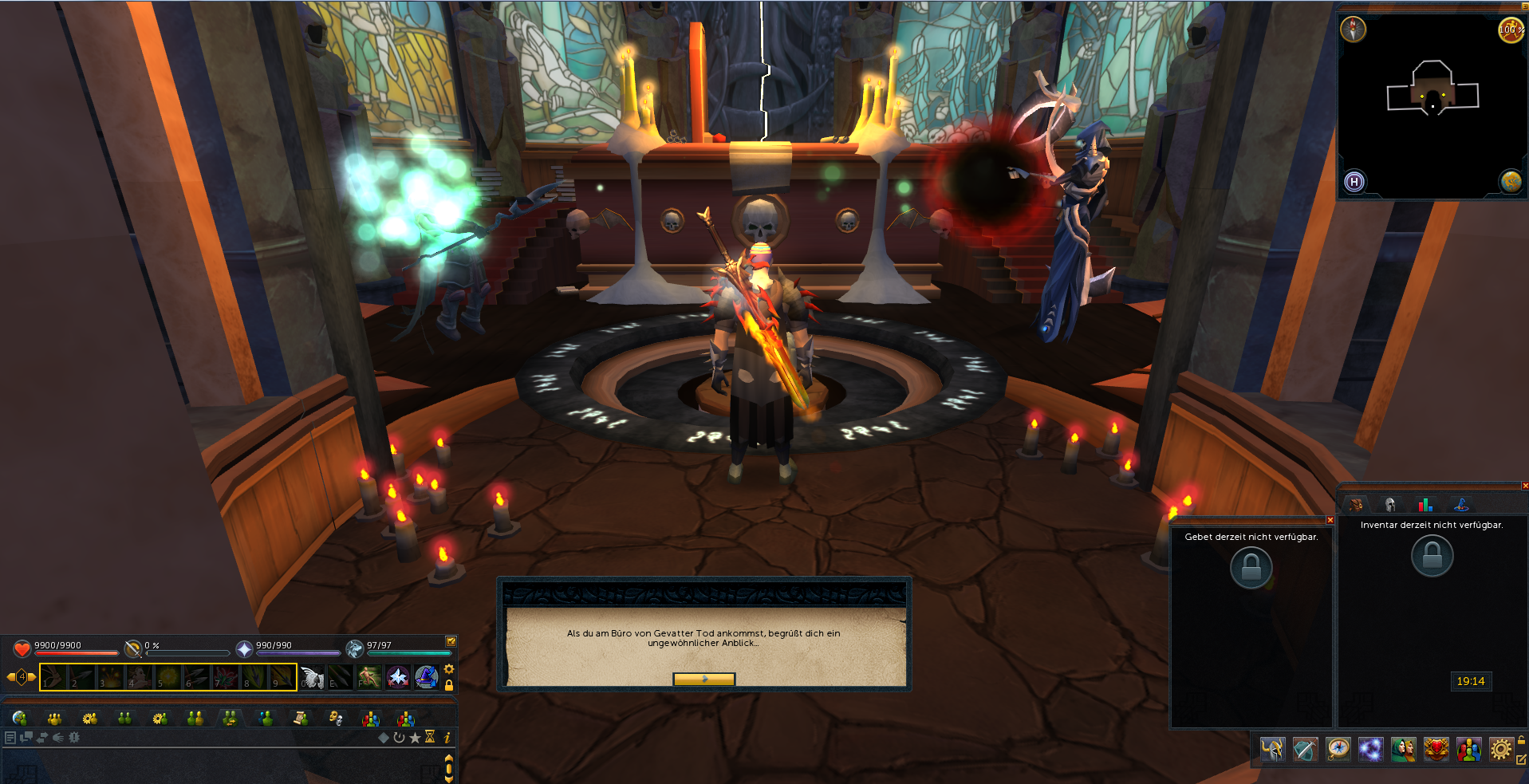The image size is (1529, 784).
Task: Open the settings gear in the bottom ribbon
Action: [1500, 750]
